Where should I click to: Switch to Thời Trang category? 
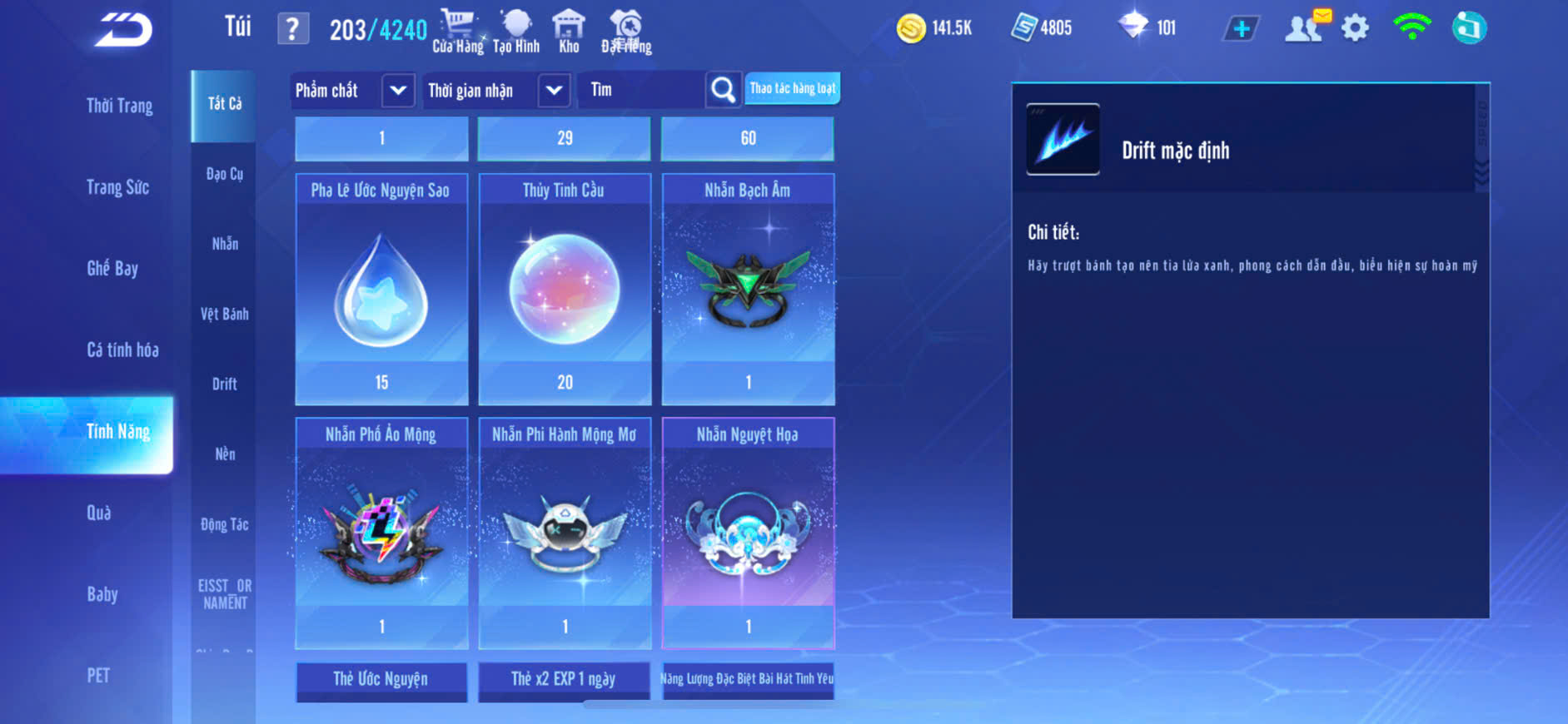pos(119,106)
